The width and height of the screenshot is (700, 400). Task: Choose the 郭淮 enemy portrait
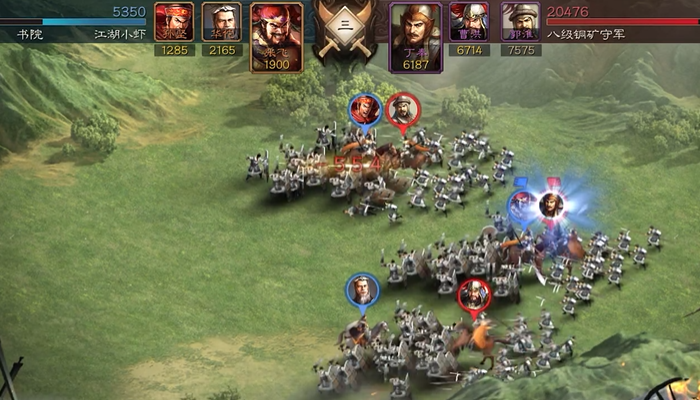520,22
